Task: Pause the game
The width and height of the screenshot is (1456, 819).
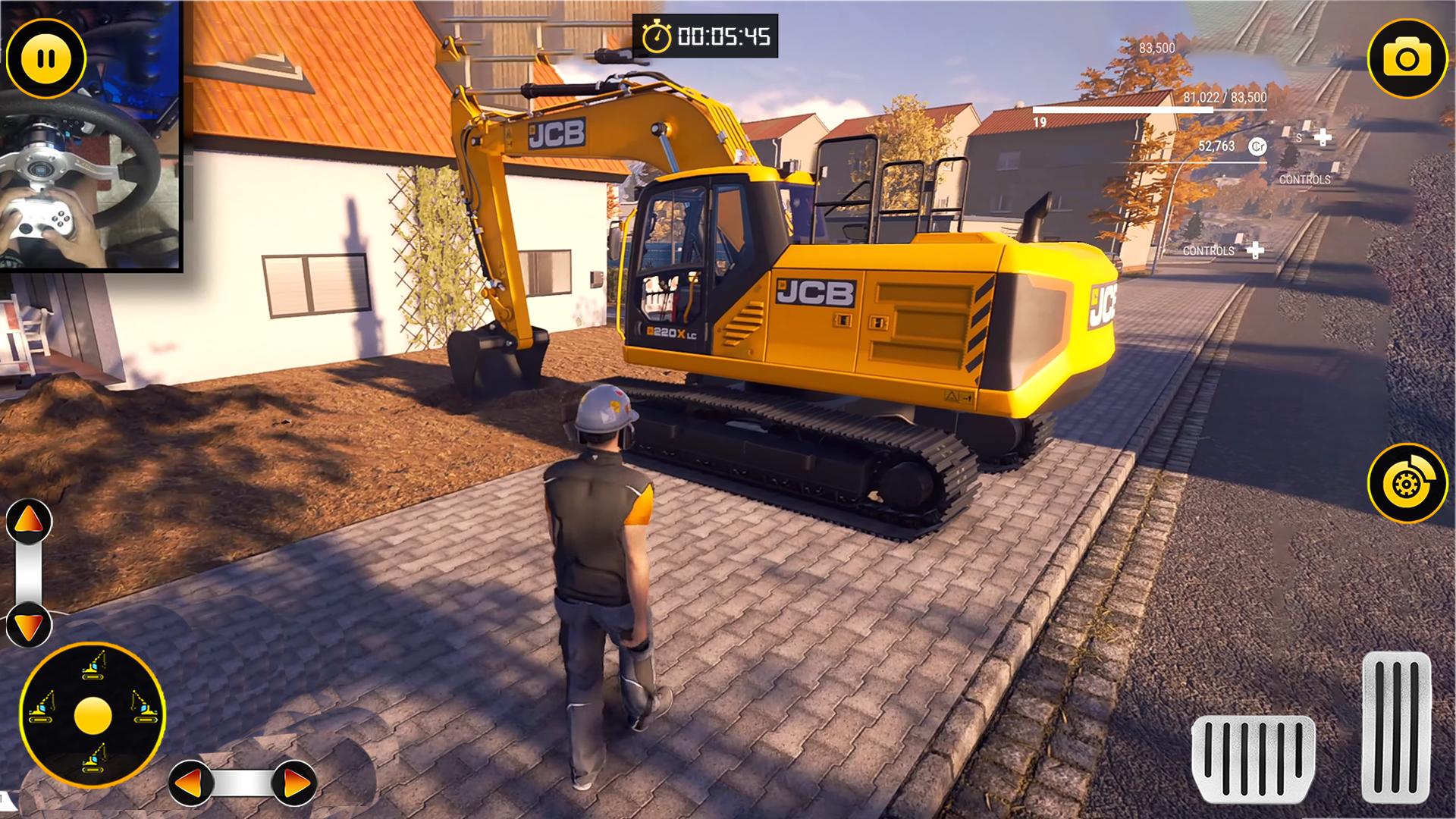Action: pyautogui.click(x=47, y=58)
